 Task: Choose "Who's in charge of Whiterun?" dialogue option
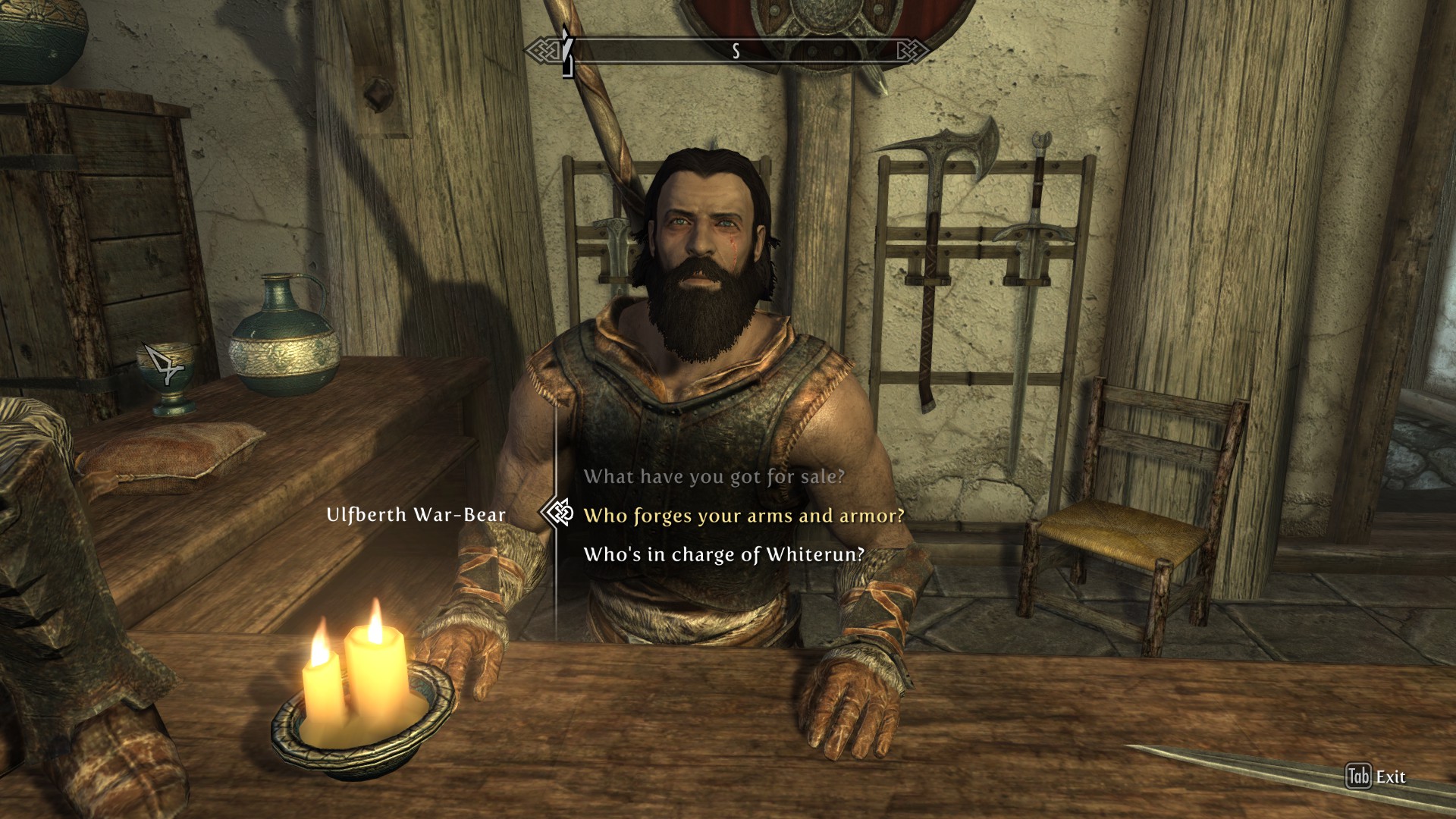click(723, 554)
